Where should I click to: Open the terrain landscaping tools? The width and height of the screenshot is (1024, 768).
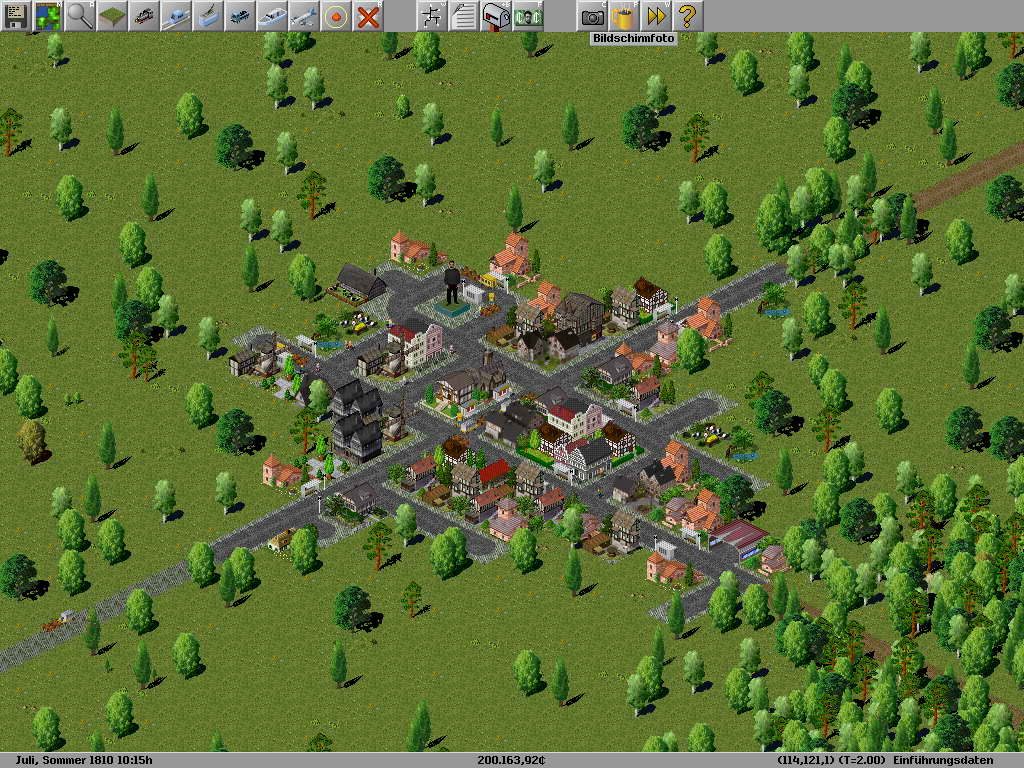(112, 16)
